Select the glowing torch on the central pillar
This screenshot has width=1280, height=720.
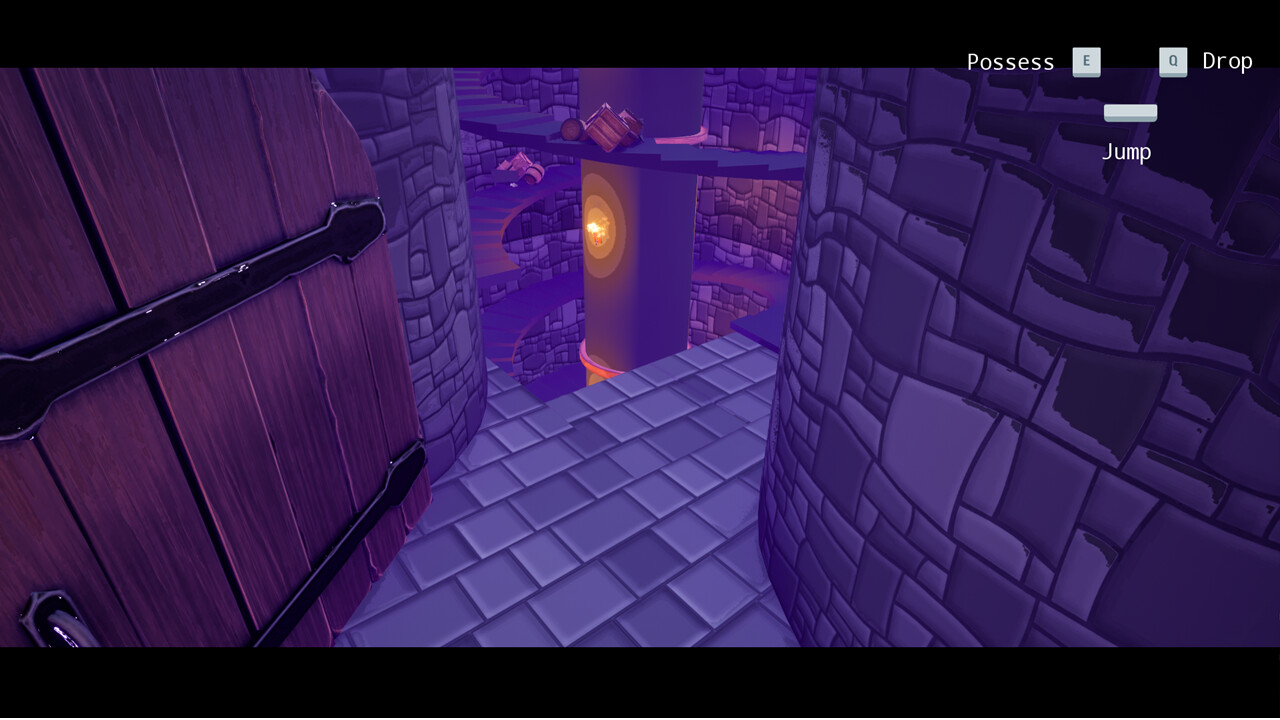601,231
